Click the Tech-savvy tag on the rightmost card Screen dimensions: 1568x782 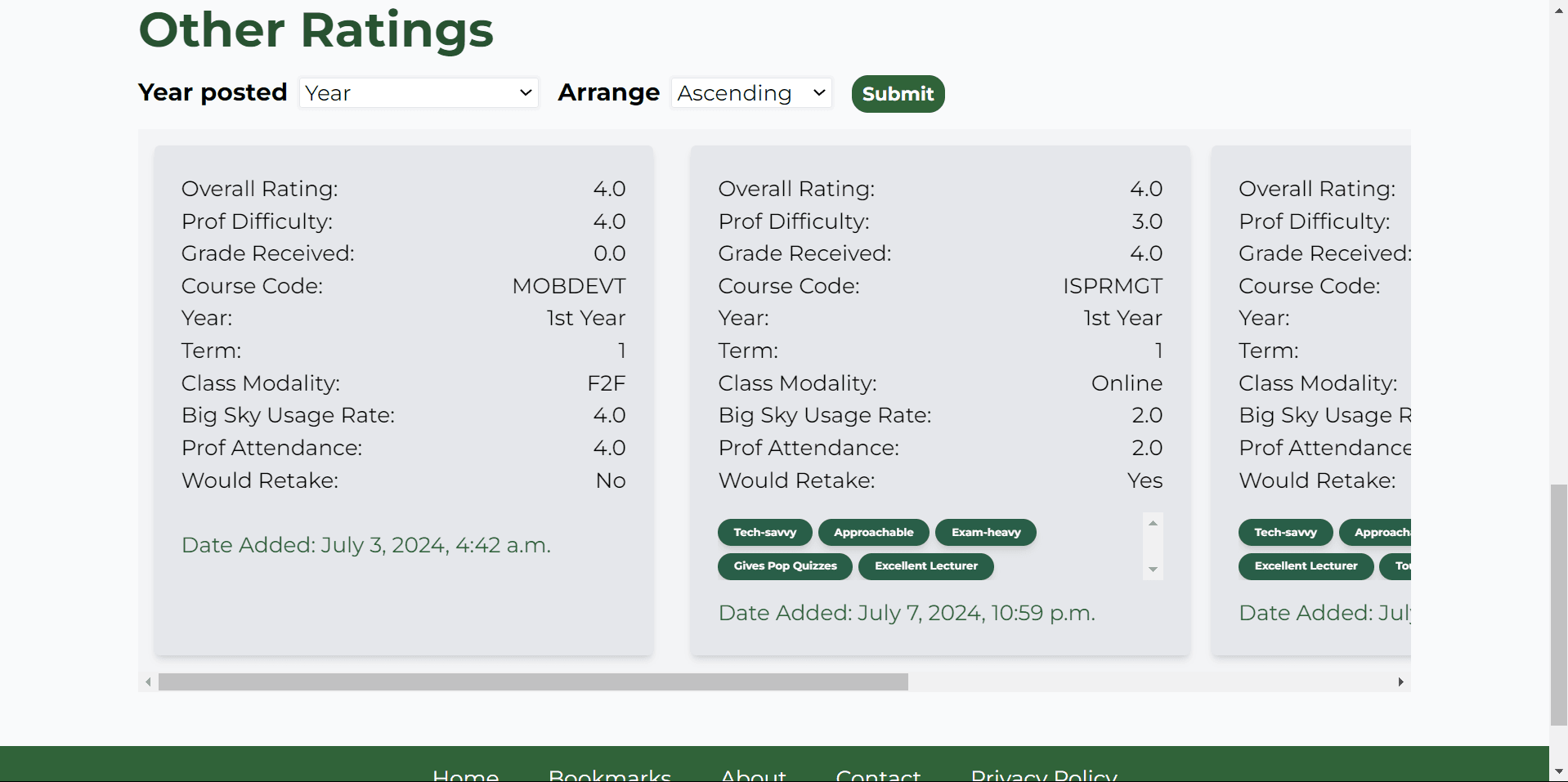[x=1284, y=532]
